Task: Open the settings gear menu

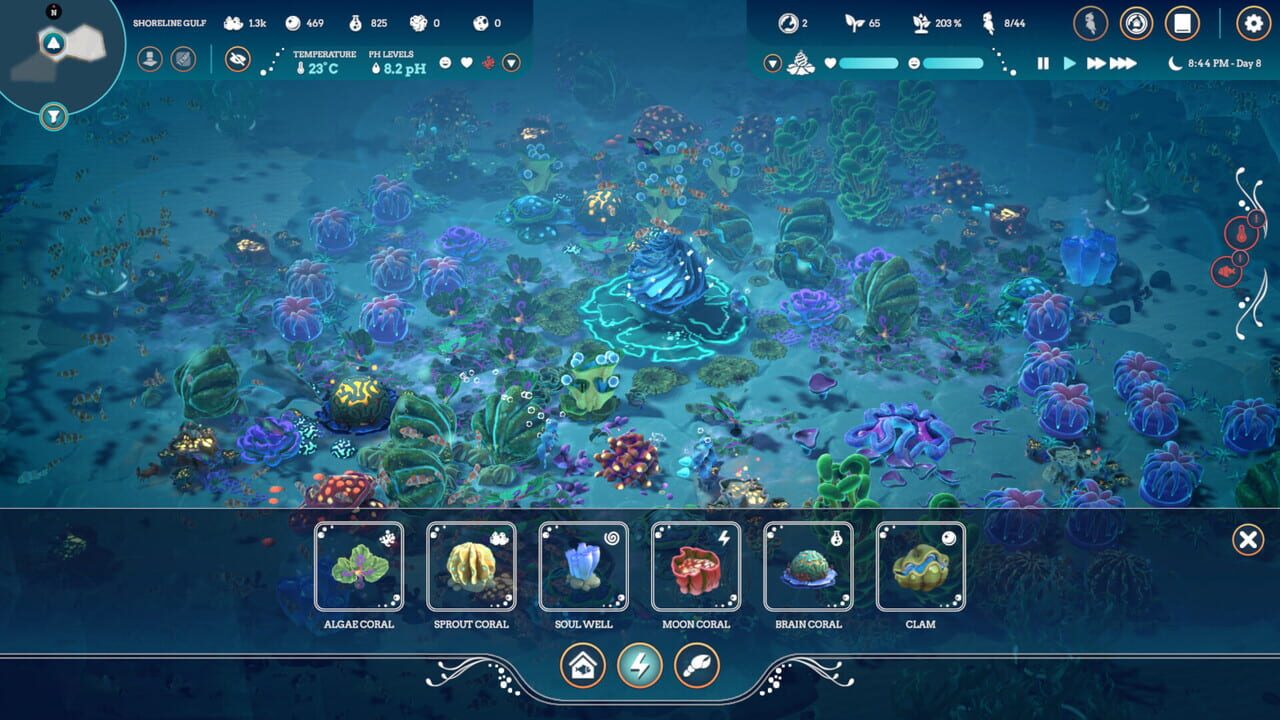Action: click(x=1253, y=24)
